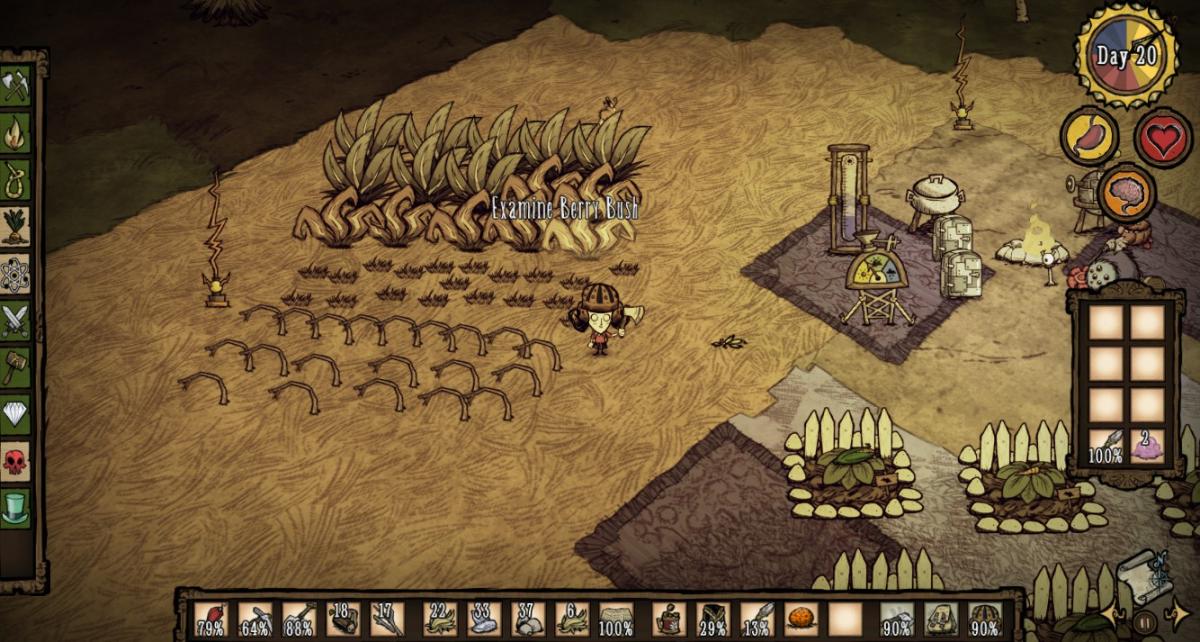Select the Fight tab with crossed swords
The height and width of the screenshot is (642, 1200).
(16, 321)
